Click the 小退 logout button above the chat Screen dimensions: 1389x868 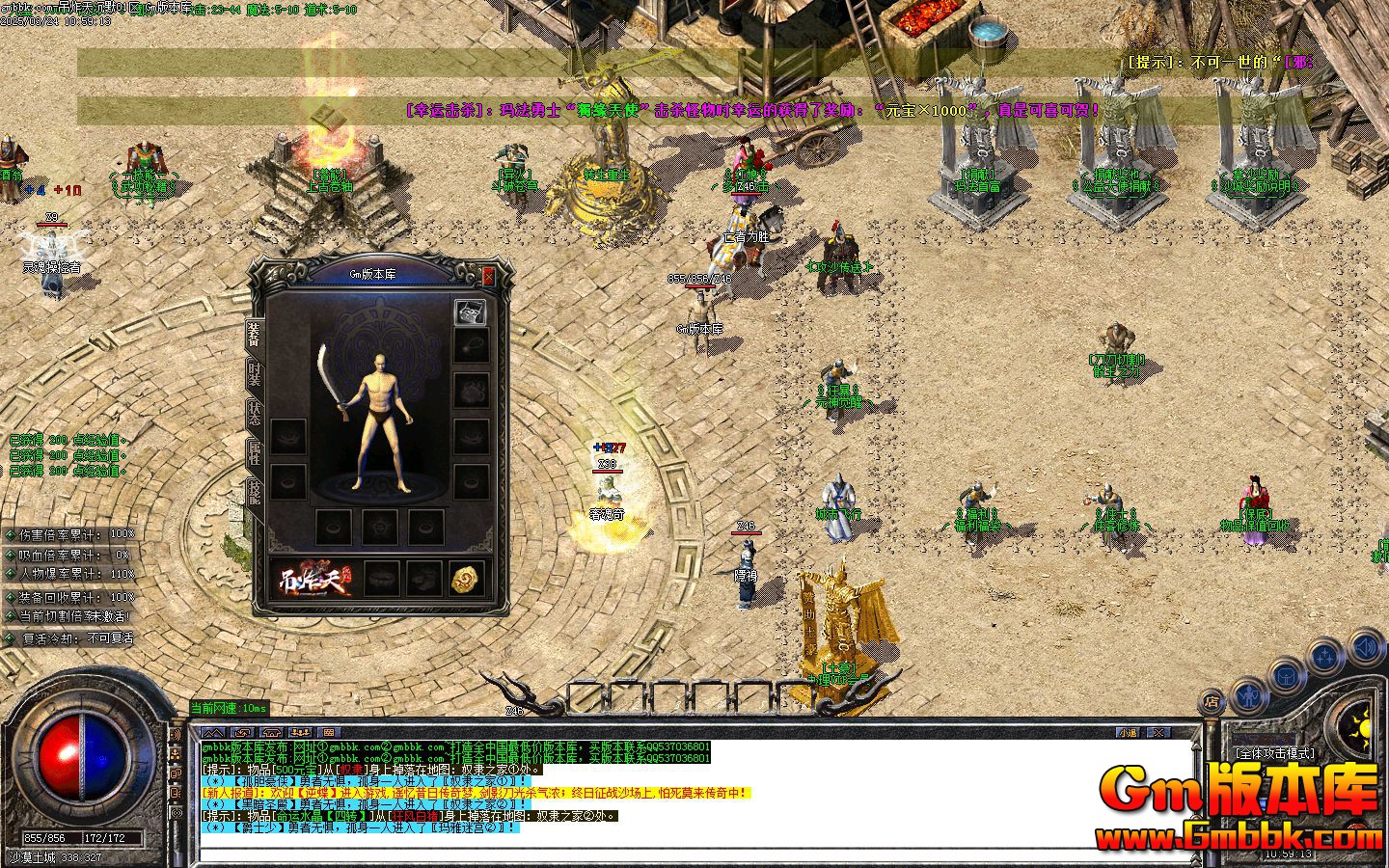point(1127,732)
